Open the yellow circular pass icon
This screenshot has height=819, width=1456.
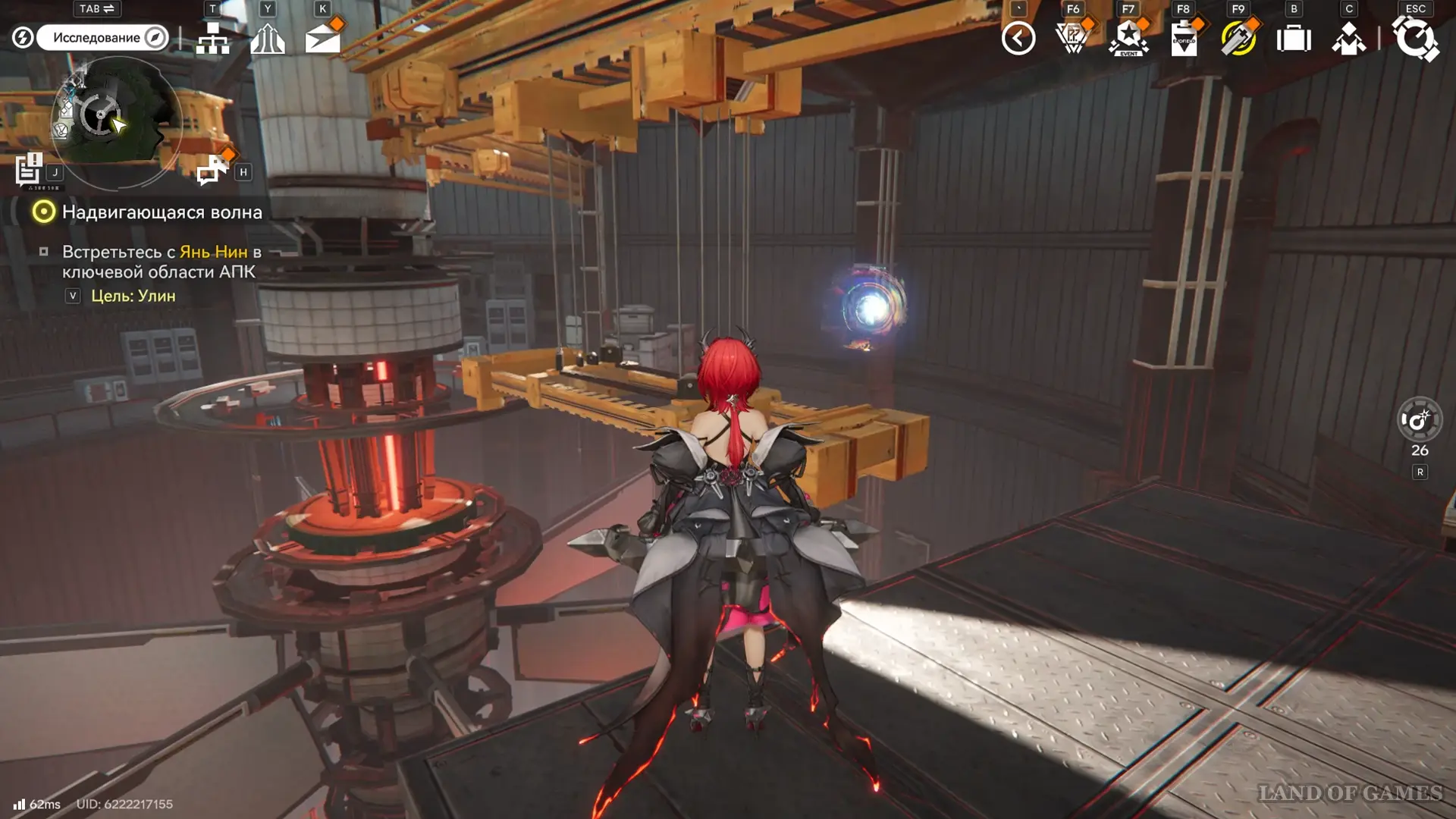[1238, 38]
